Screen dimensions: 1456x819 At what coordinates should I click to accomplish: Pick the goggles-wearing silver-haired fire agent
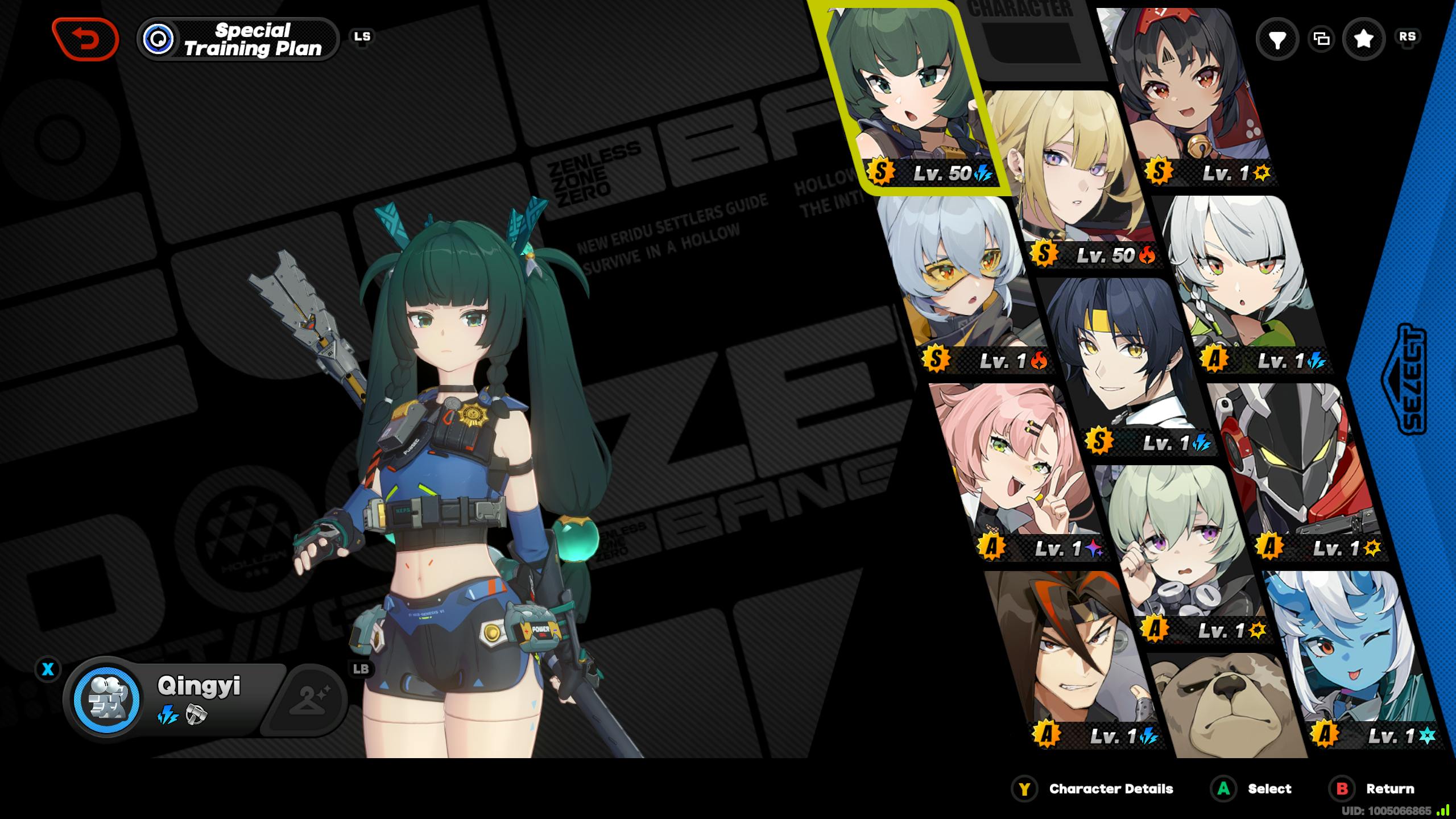pyautogui.click(x=961, y=279)
